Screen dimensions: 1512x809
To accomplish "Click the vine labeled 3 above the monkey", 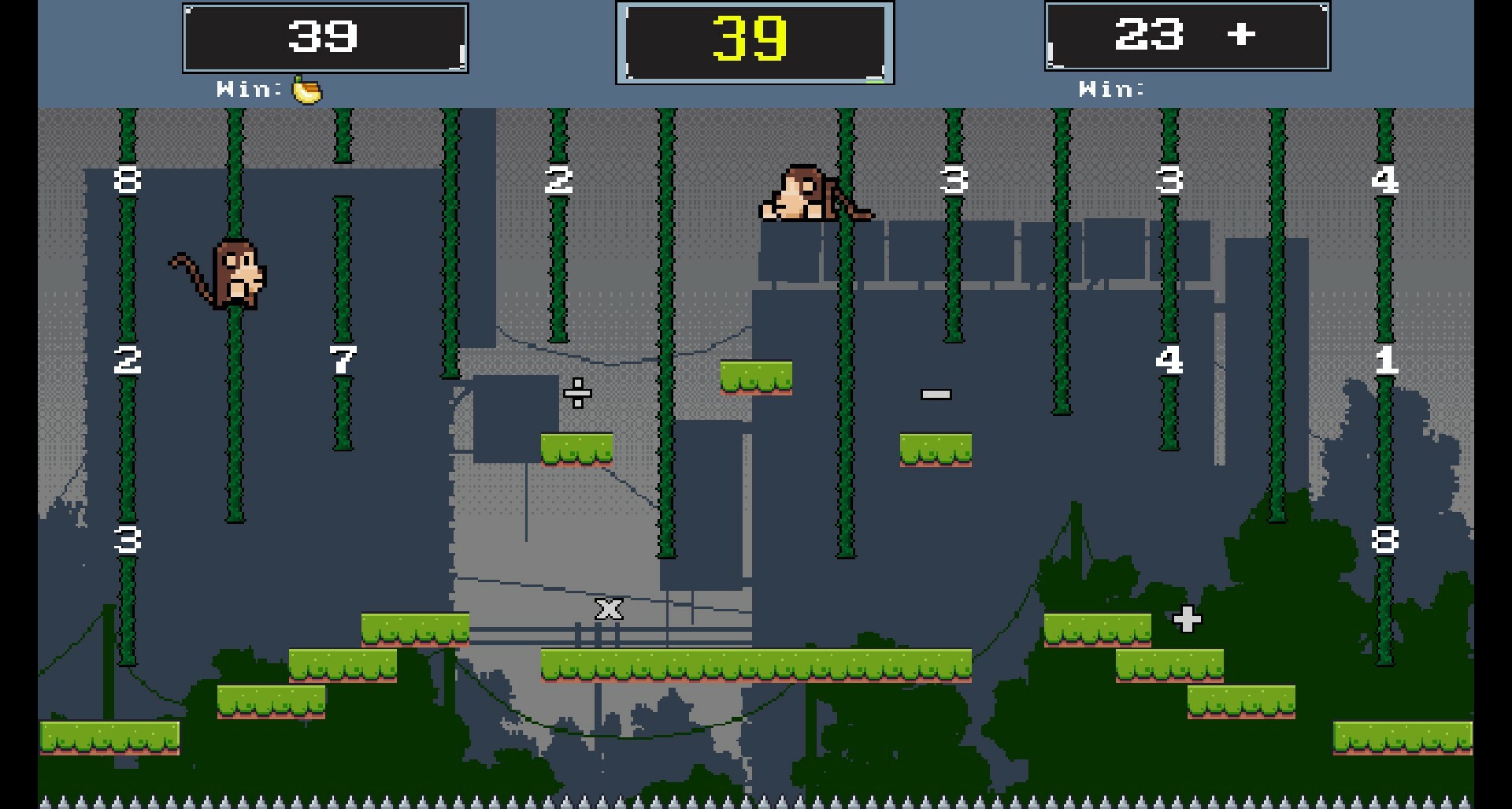I will 953,181.
